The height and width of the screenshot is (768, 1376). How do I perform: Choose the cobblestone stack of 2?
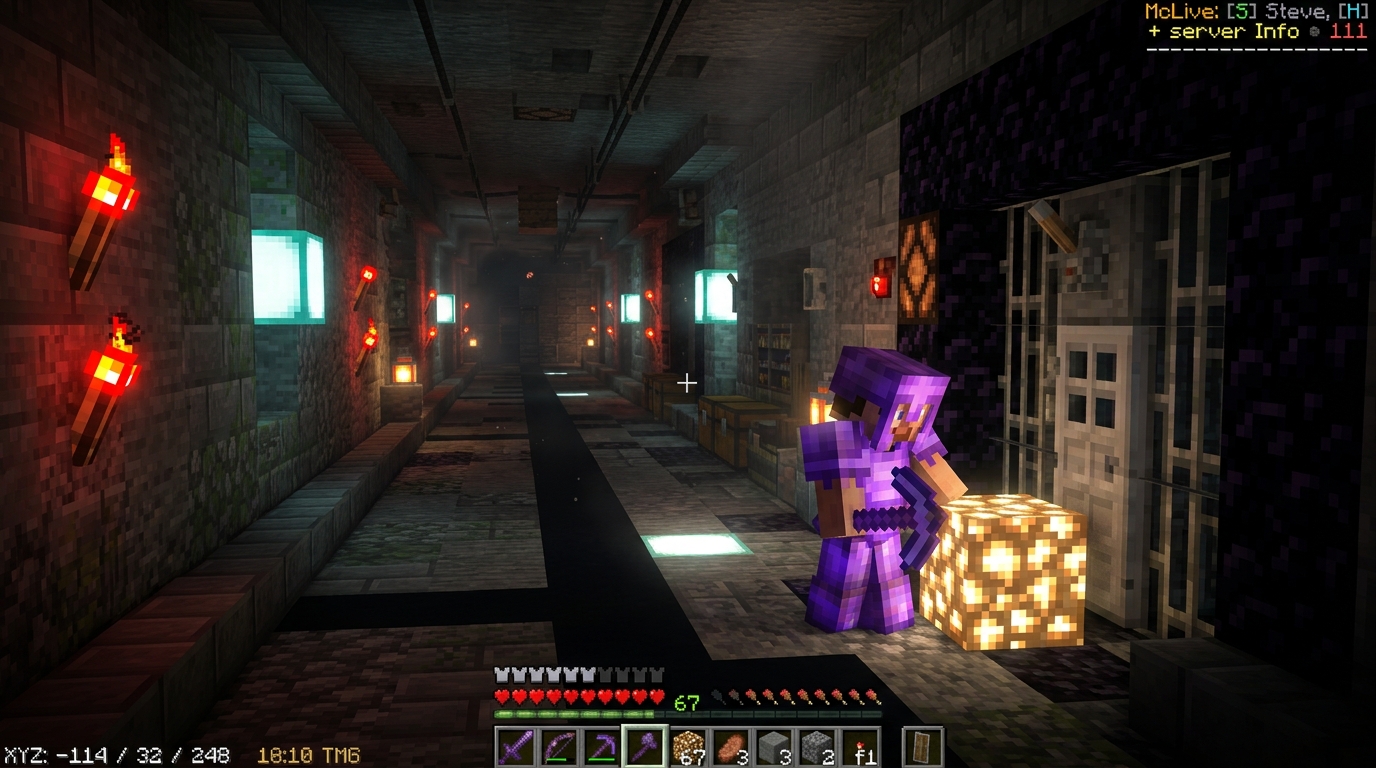[817, 747]
